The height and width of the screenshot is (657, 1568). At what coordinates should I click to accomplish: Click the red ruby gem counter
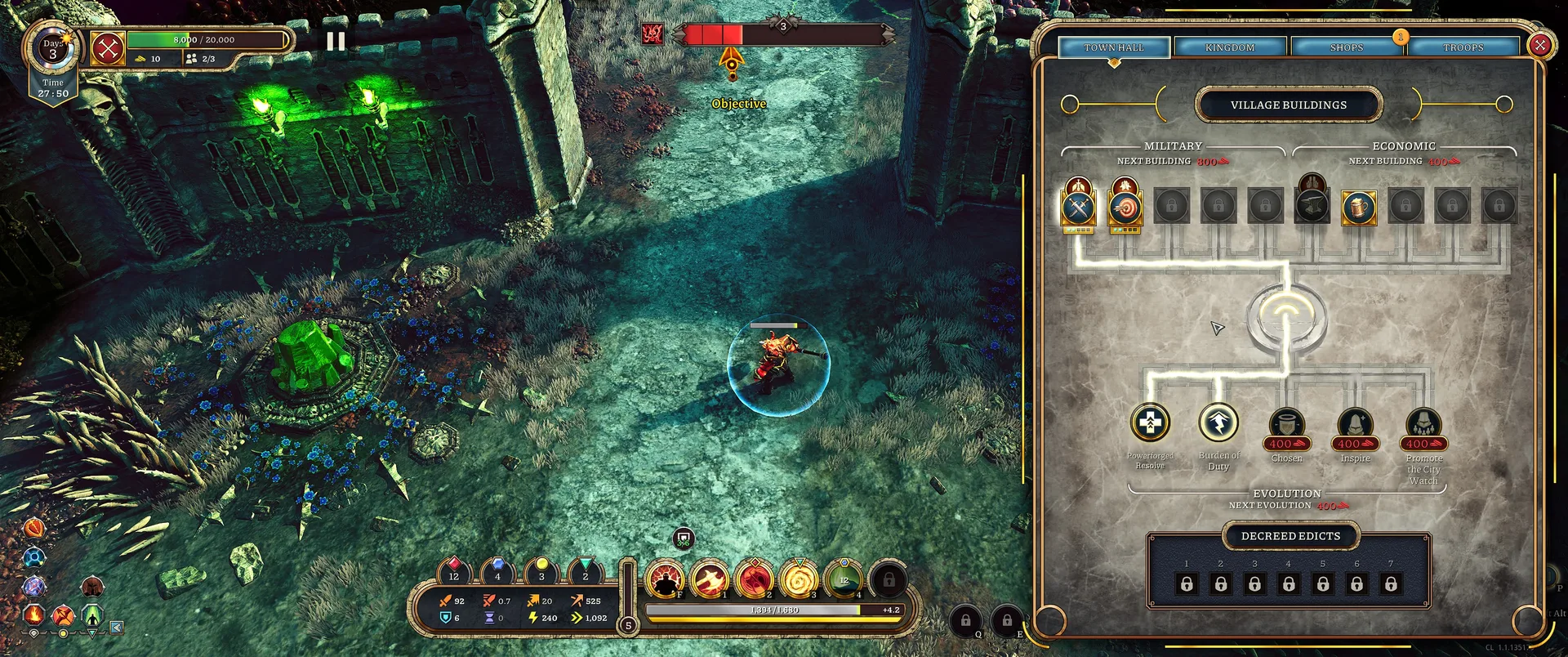pos(454,568)
